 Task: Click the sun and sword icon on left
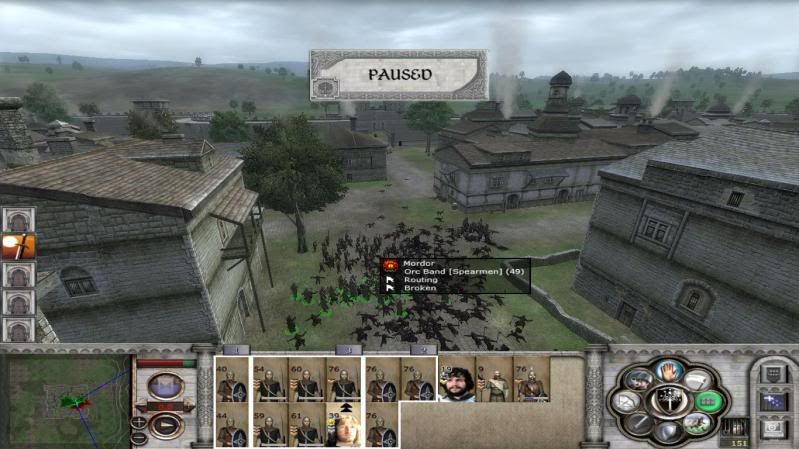click(x=18, y=246)
